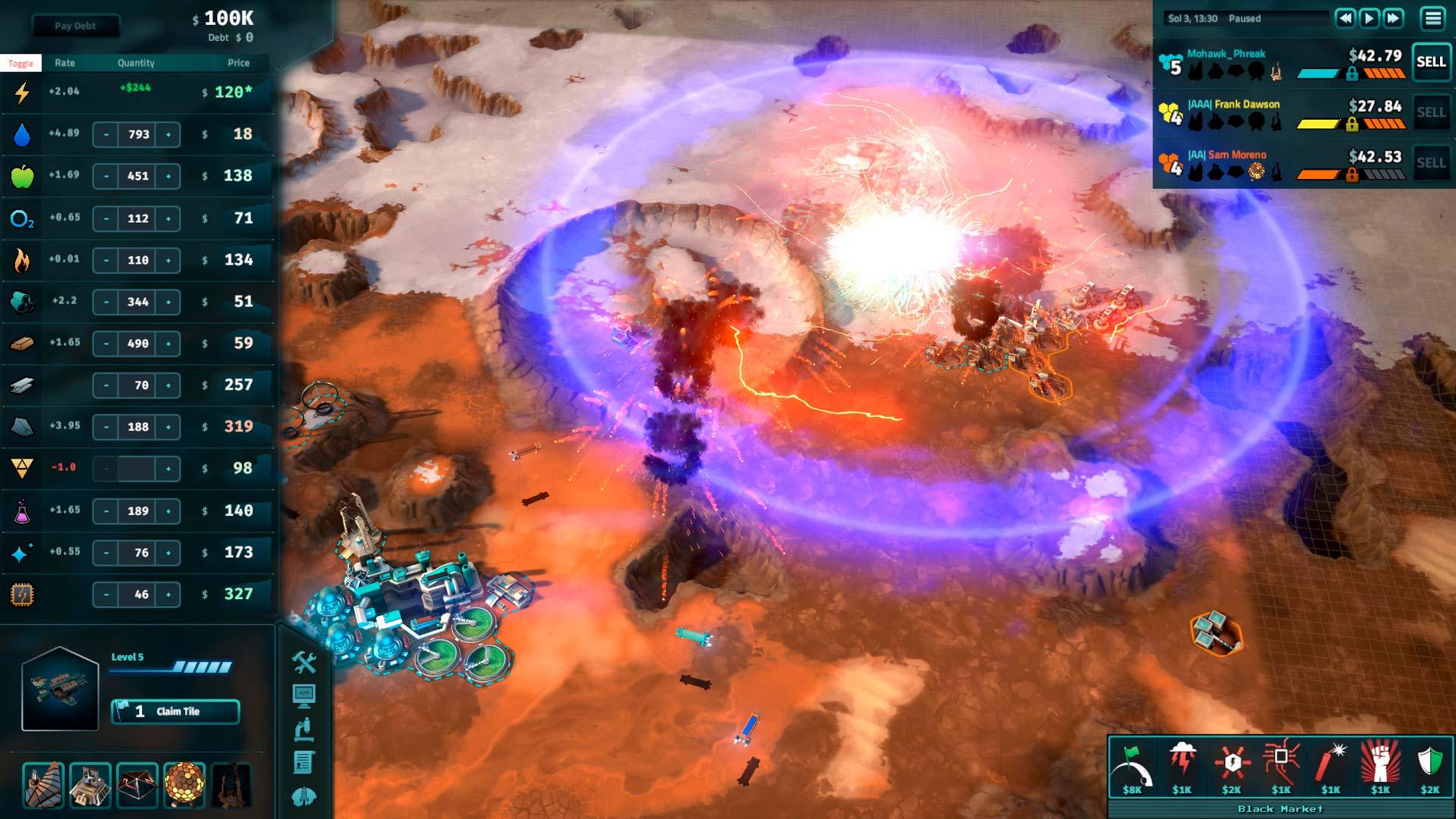
Task: Increase water quantity with plus button
Action: pyautogui.click(x=168, y=135)
